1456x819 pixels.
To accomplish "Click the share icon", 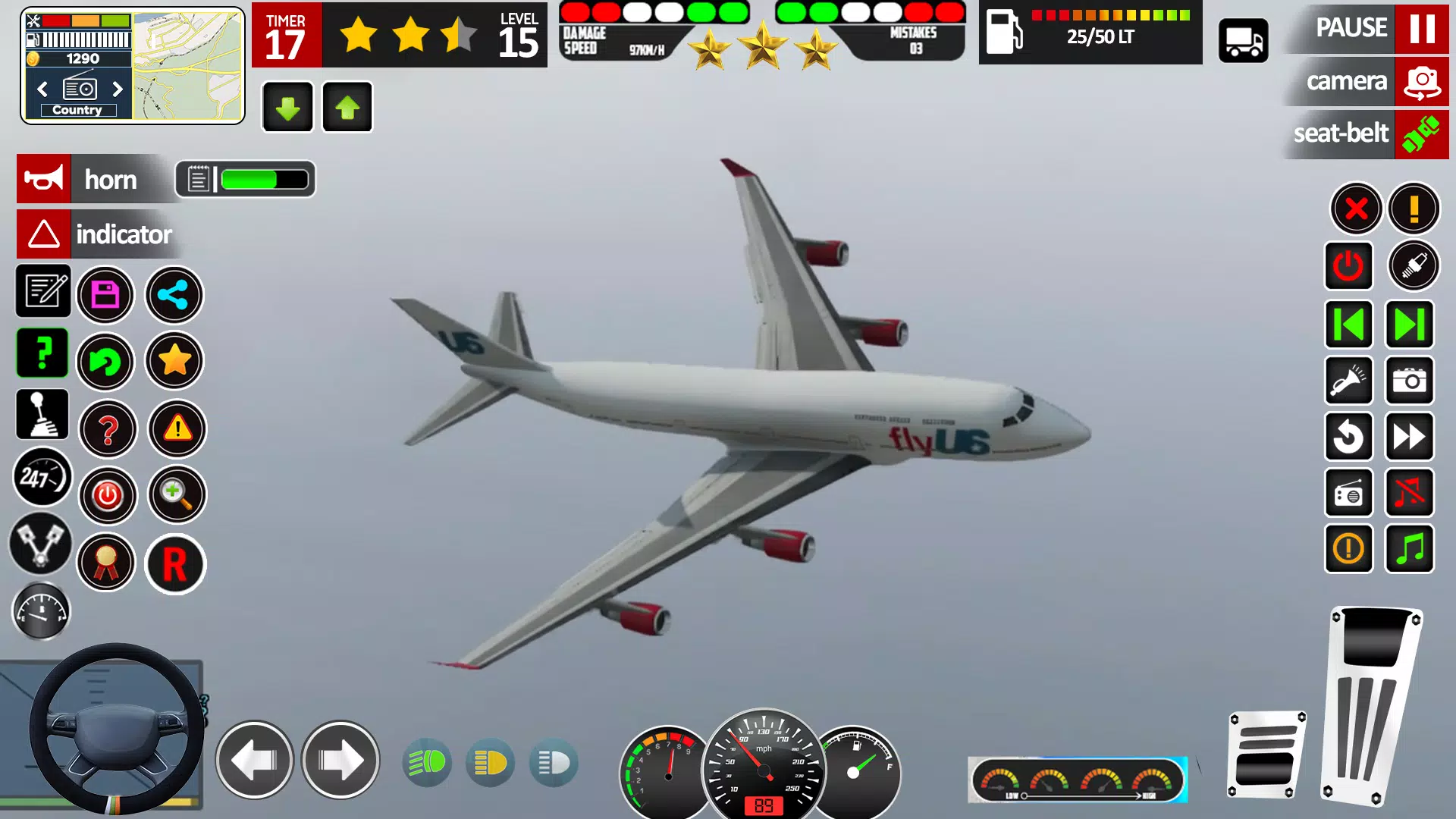I will click(x=174, y=295).
